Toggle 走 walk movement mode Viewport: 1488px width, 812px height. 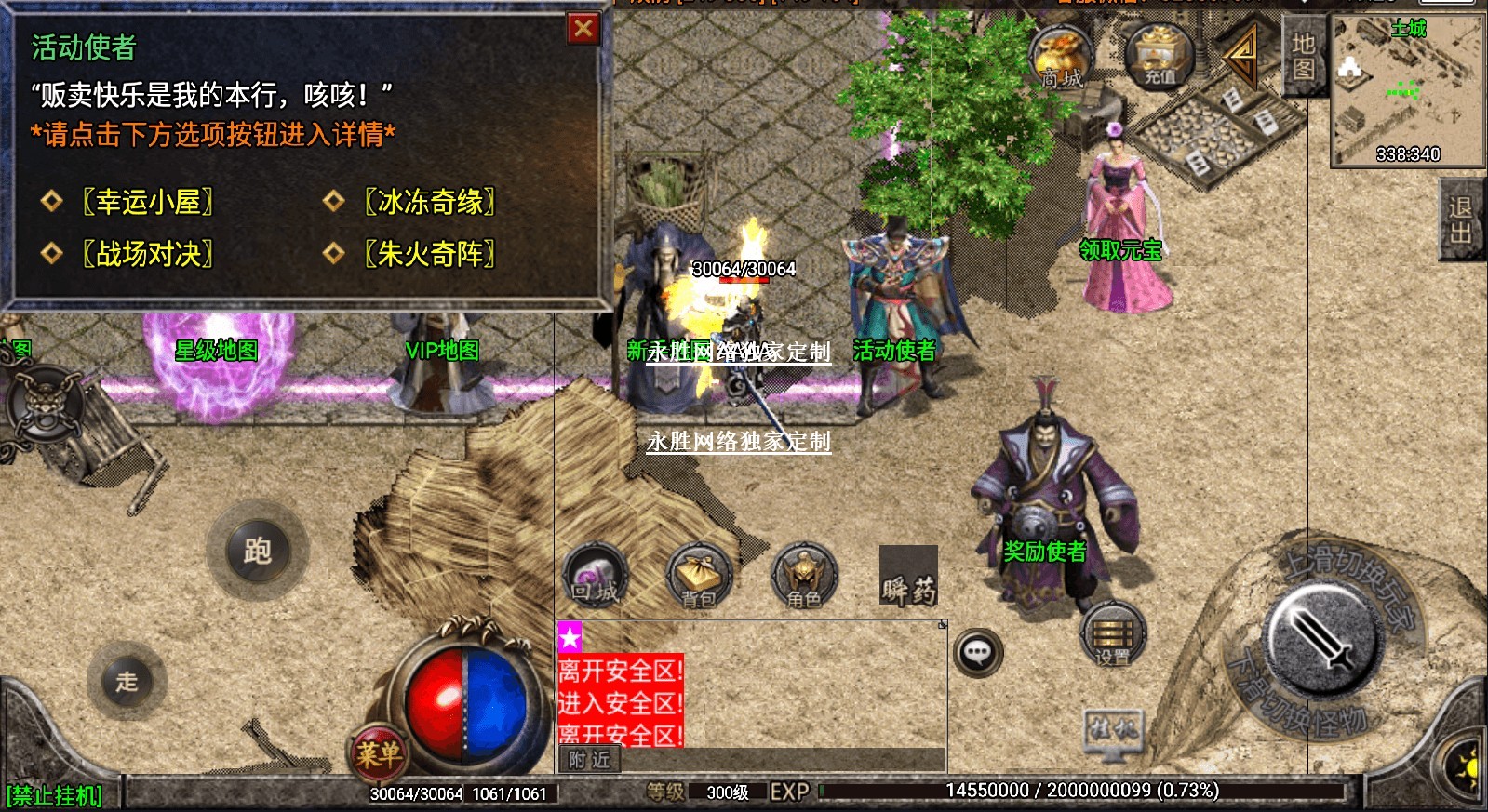[x=127, y=681]
